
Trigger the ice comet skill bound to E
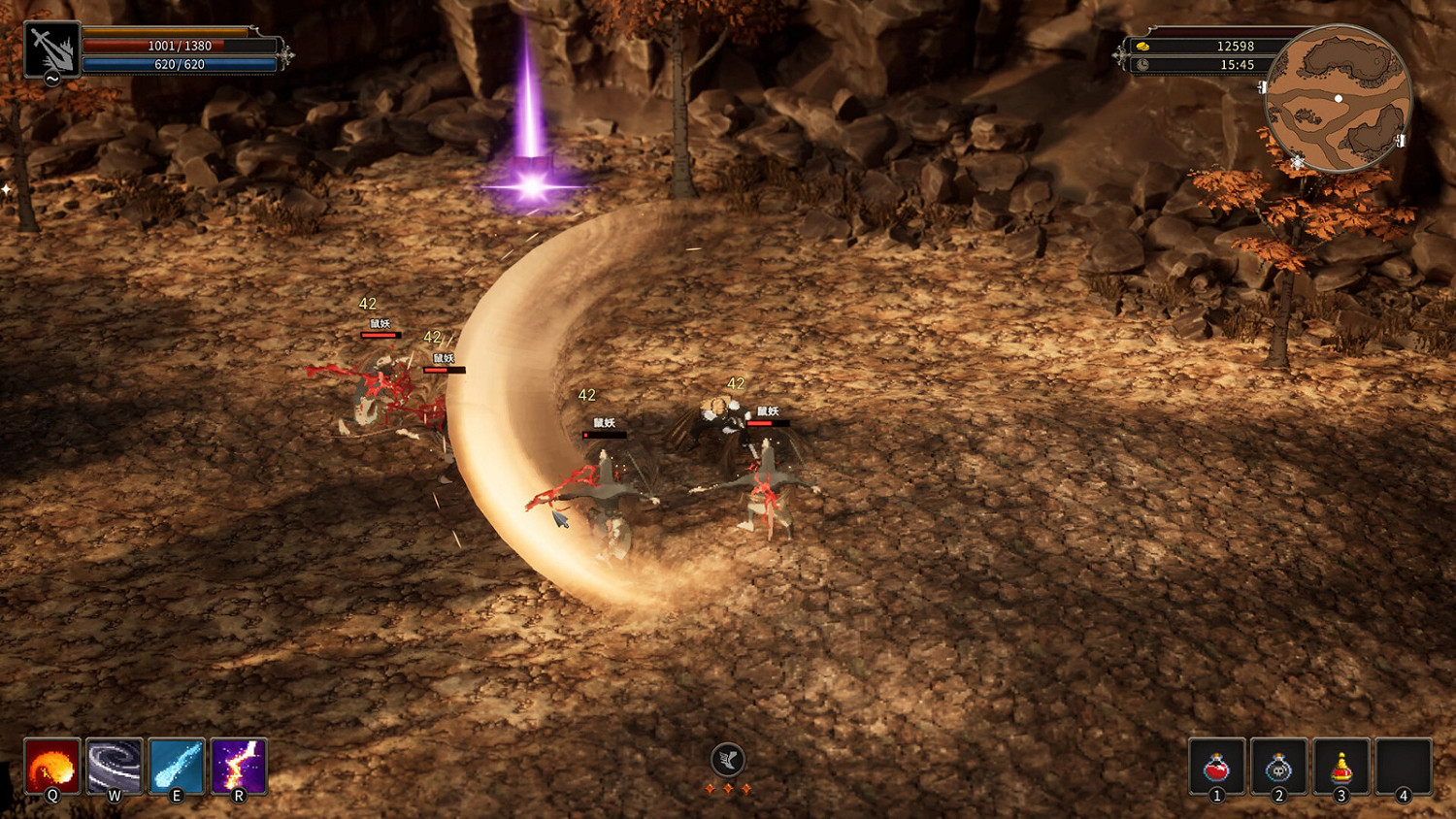pyautogui.click(x=177, y=768)
